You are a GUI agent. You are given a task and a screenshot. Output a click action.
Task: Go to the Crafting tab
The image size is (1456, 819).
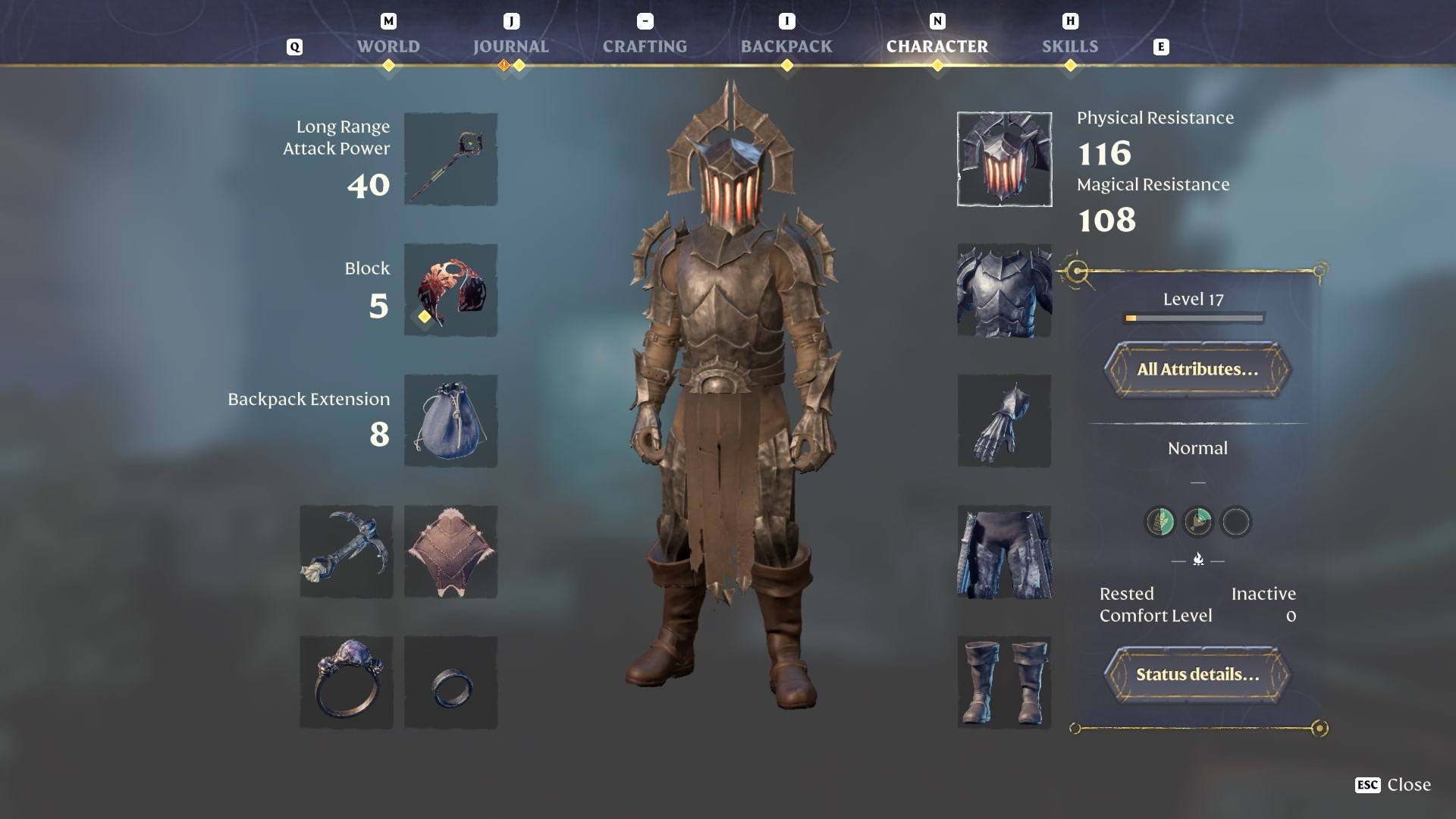click(x=645, y=46)
